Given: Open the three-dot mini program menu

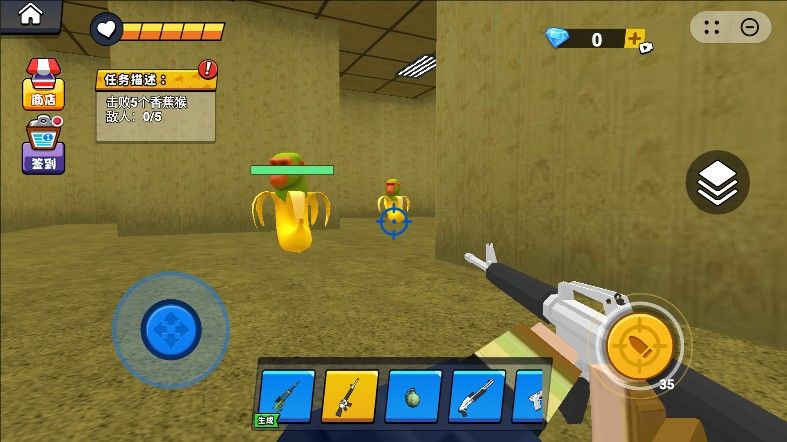Looking at the screenshot, I should tap(712, 29).
